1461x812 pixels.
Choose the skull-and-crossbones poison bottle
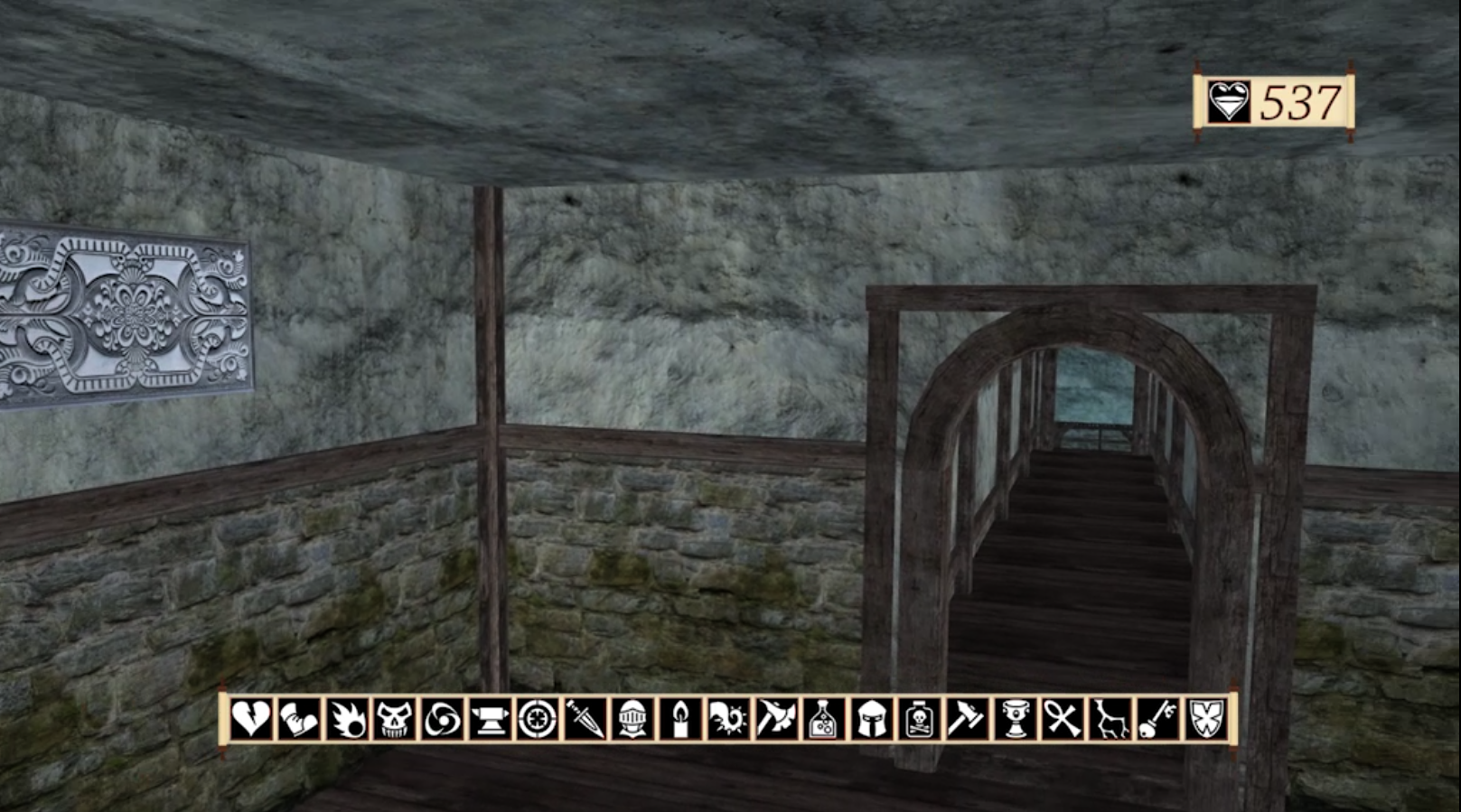[919, 720]
